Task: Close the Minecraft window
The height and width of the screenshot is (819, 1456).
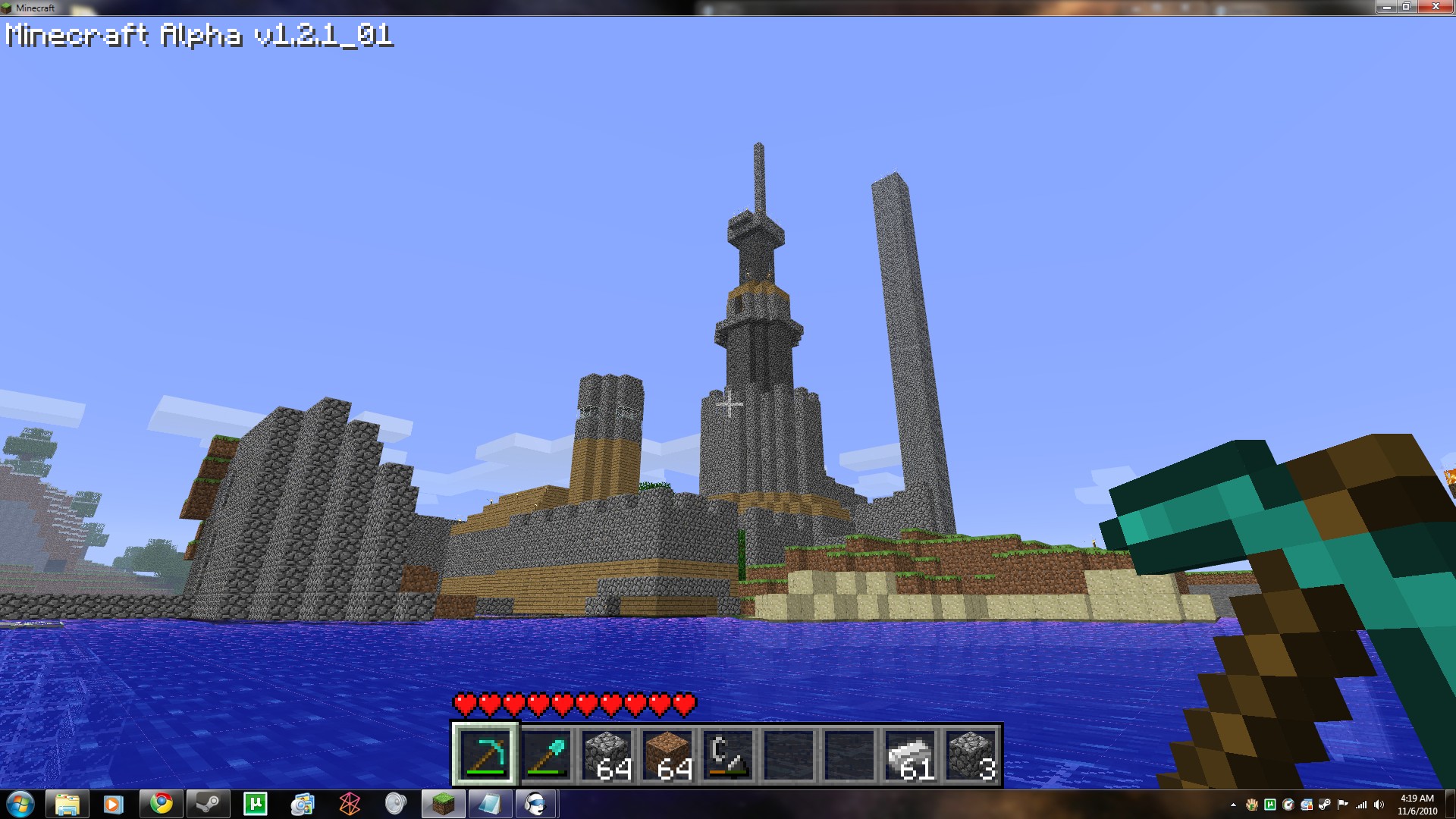Action: 1436,7
